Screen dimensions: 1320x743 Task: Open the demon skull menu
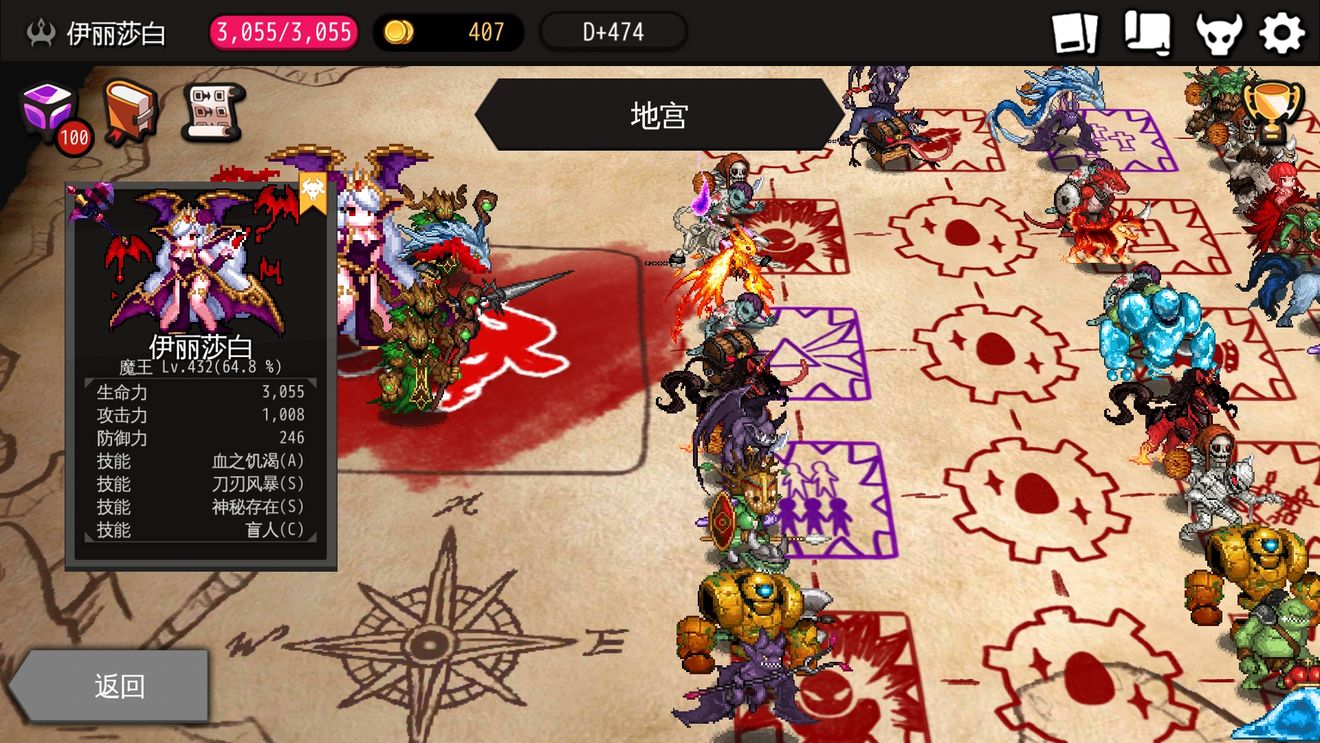[x=1217, y=33]
